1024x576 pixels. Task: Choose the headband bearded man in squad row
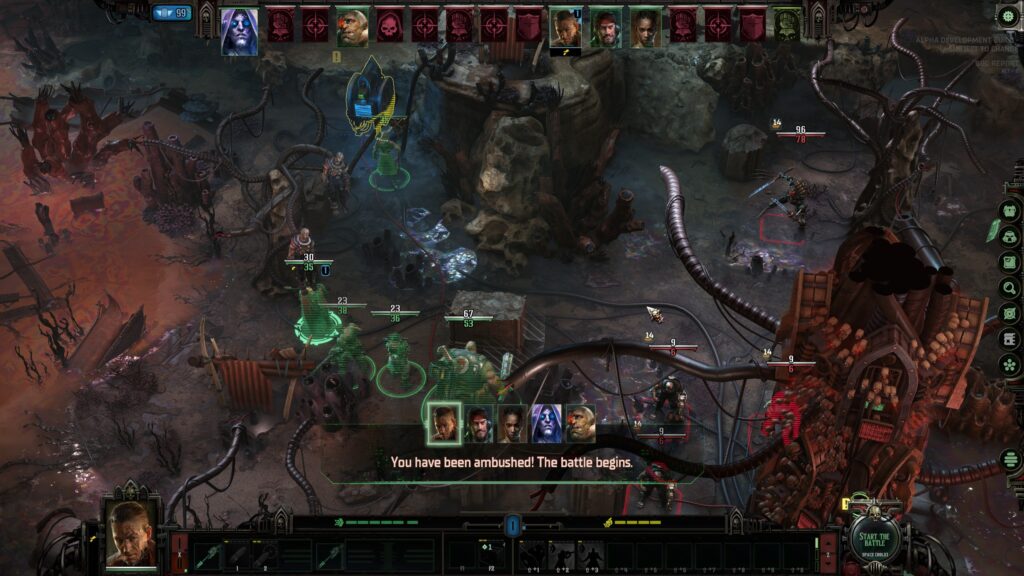(x=478, y=423)
